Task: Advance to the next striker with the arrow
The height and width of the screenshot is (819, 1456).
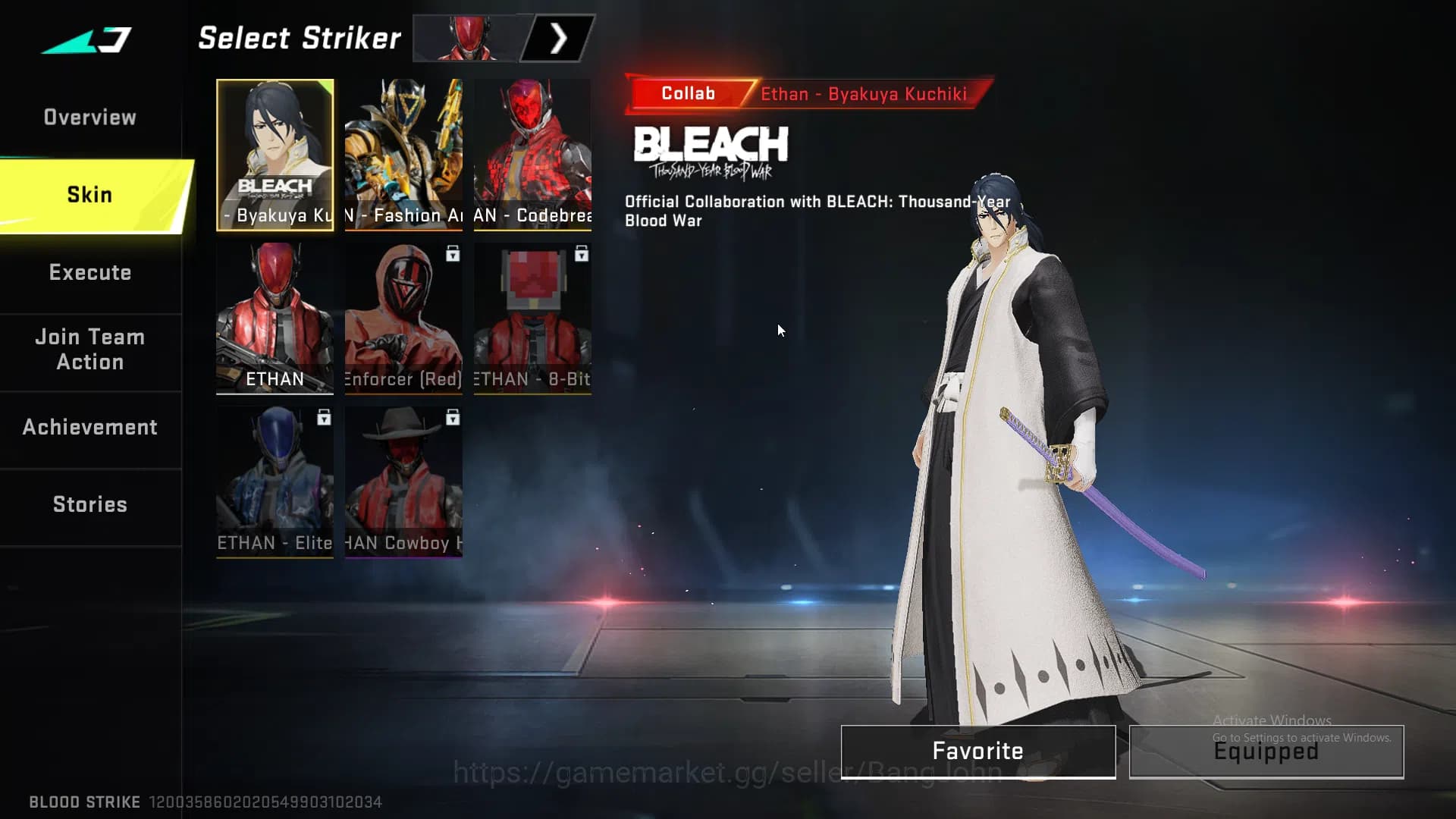Action: tap(558, 39)
